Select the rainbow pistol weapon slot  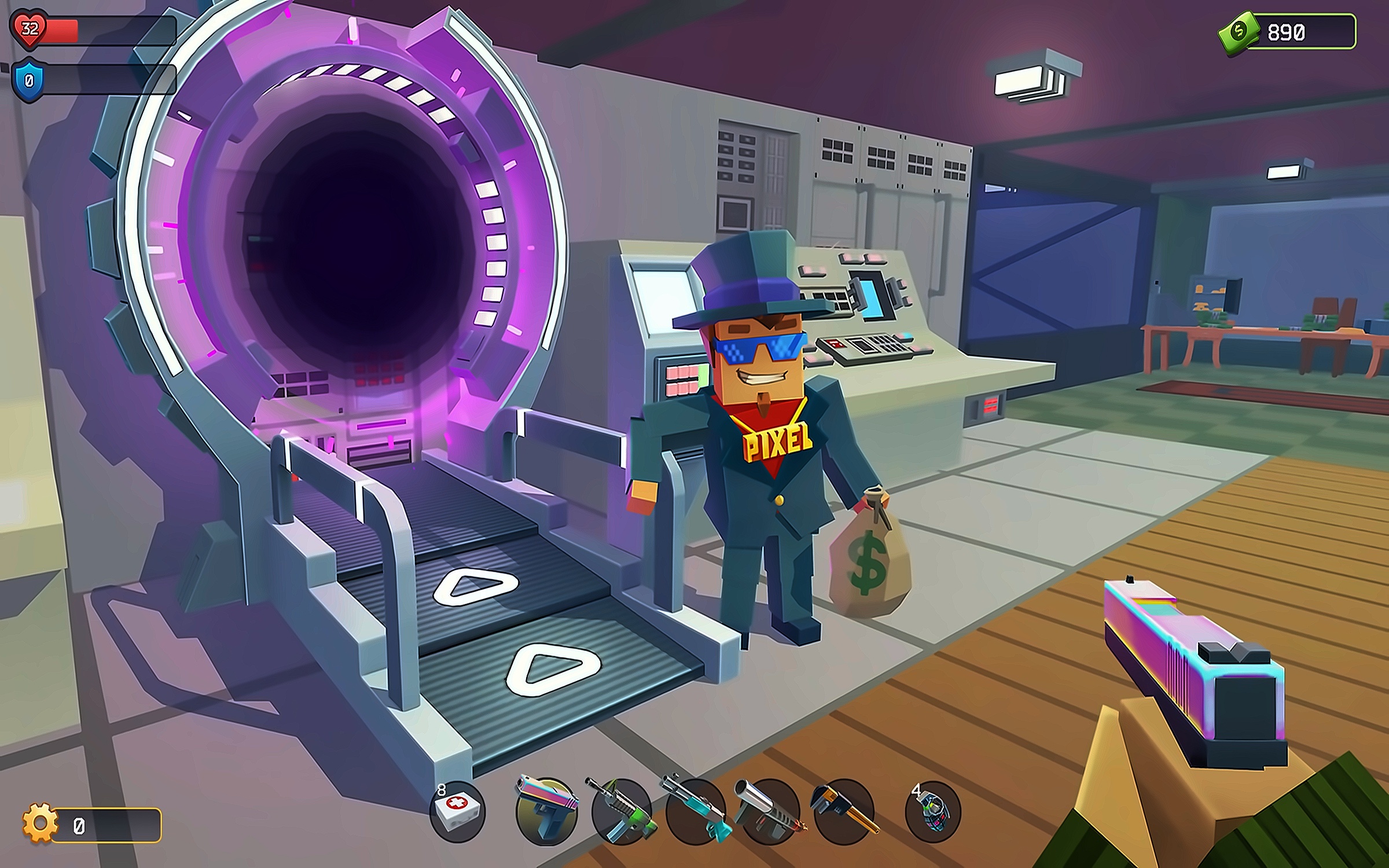pyautogui.click(x=546, y=811)
